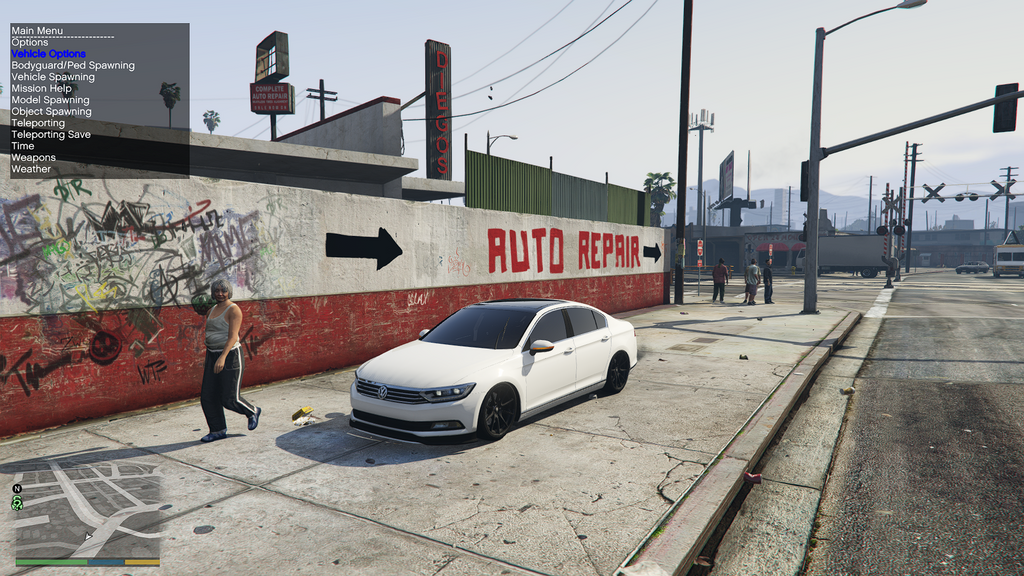Open the Weather options
Image resolution: width=1024 pixels, height=576 pixels.
[x=31, y=169]
